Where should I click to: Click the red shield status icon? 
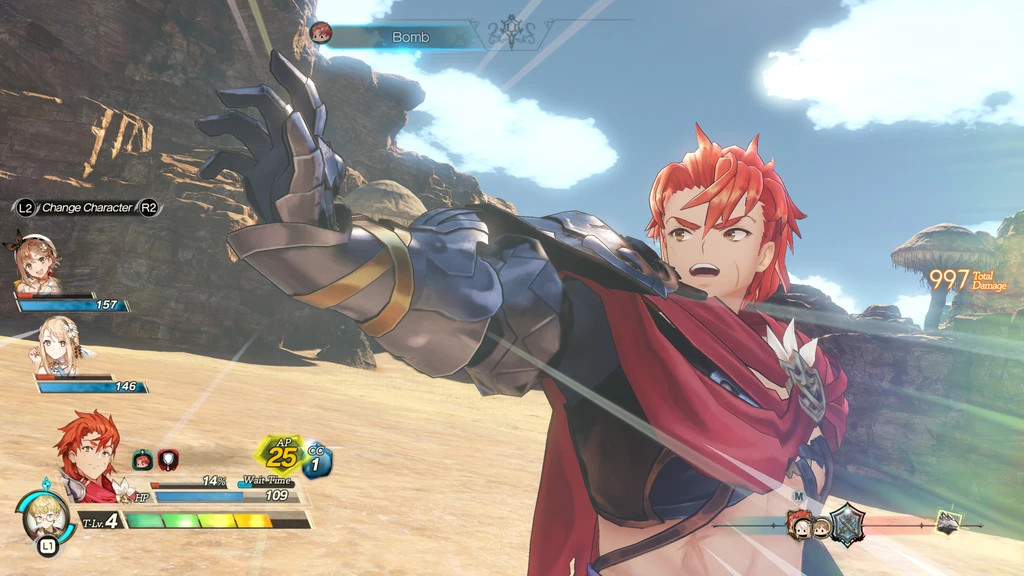pos(168,460)
